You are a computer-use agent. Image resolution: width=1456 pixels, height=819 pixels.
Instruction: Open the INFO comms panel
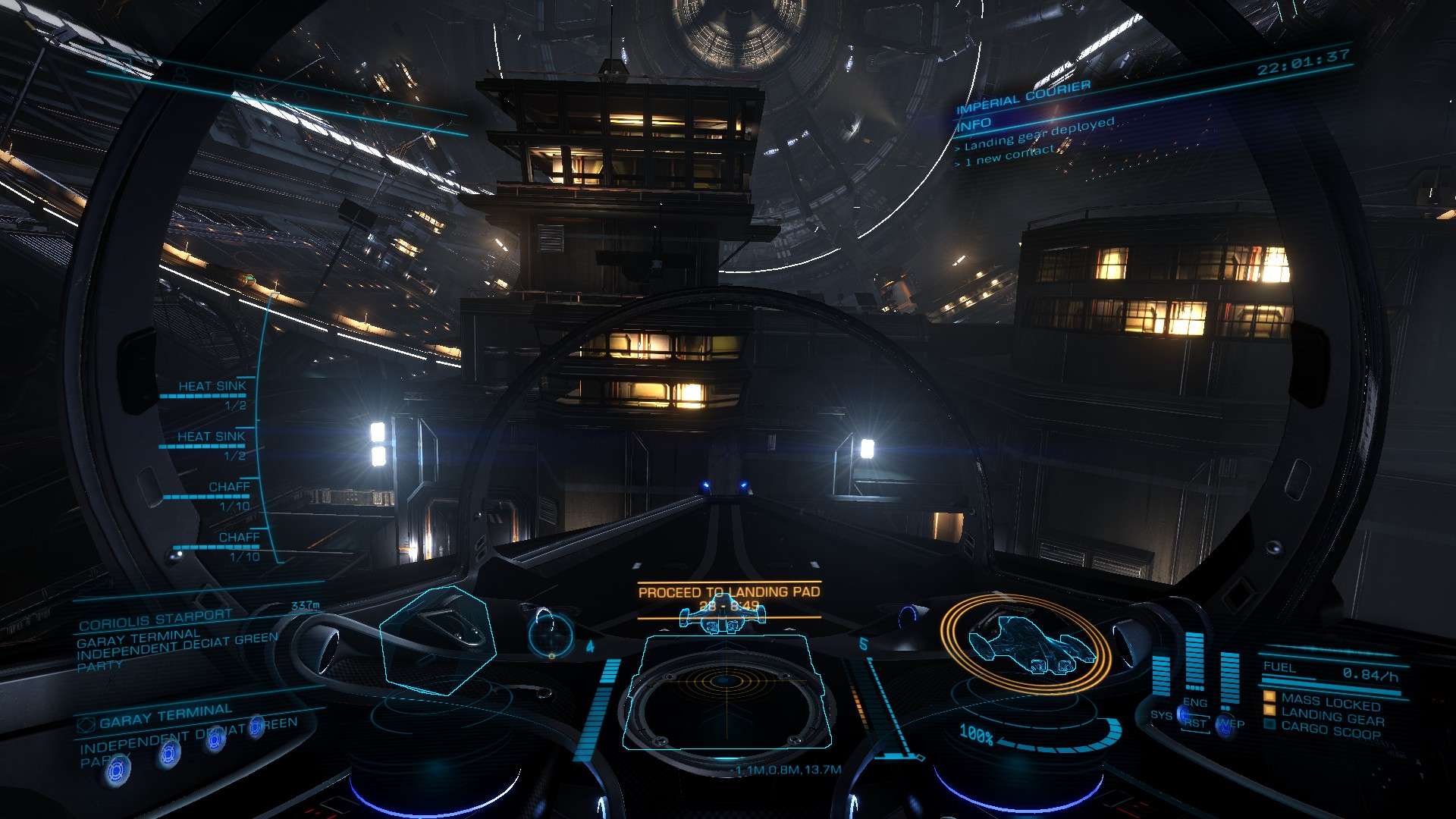click(974, 123)
